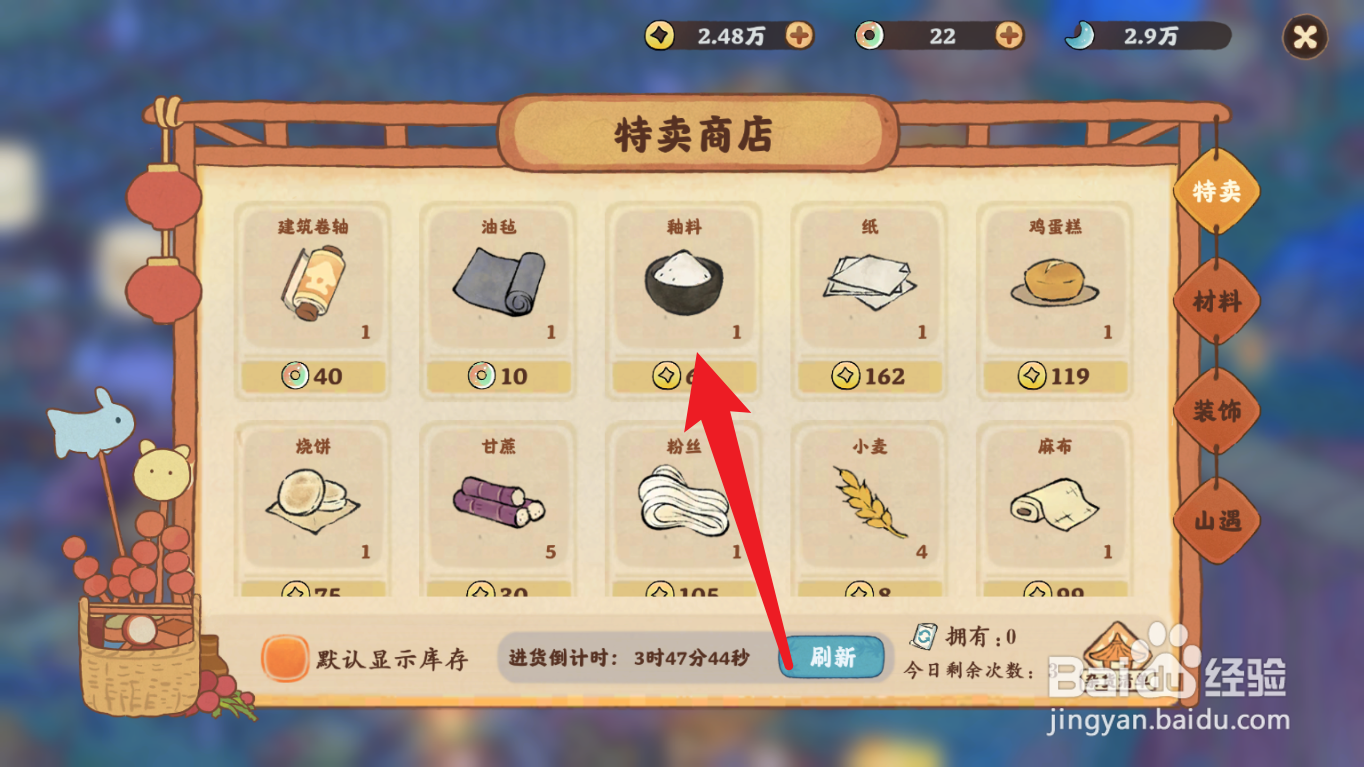Click the plus beside the donut currency

[1008, 35]
